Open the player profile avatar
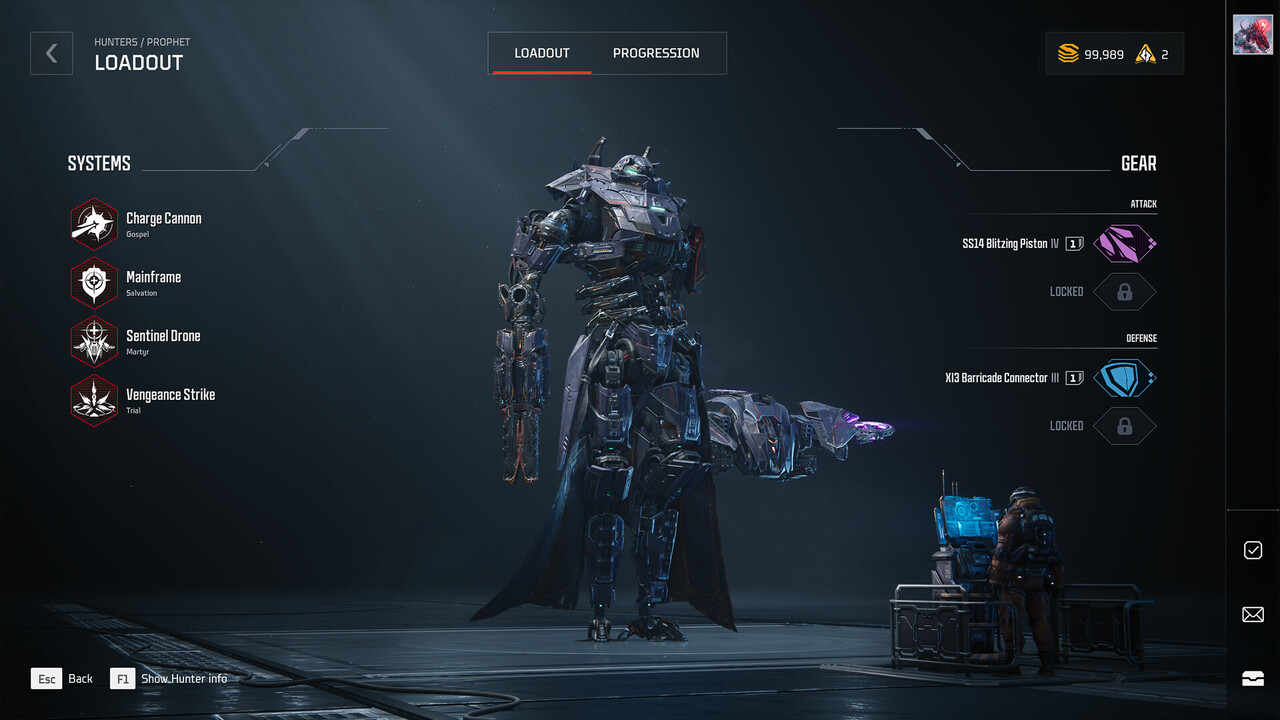1280x720 pixels. [x=1252, y=35]
